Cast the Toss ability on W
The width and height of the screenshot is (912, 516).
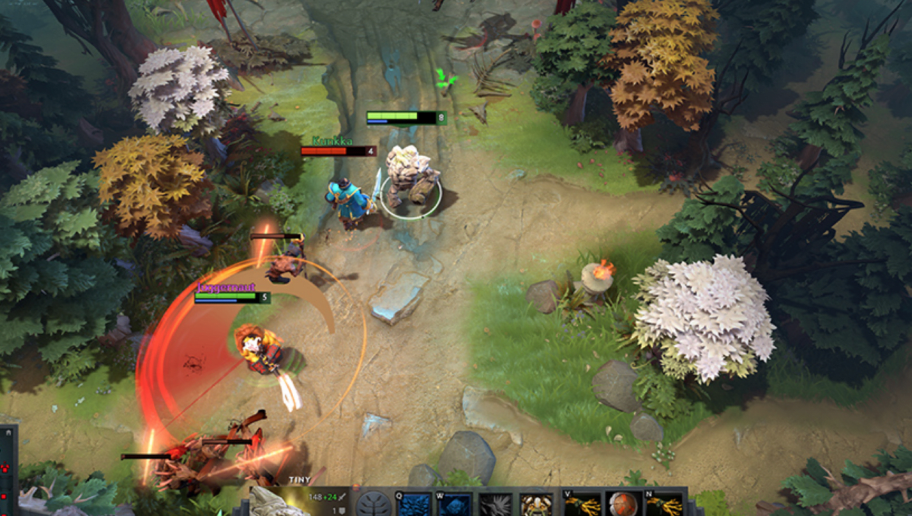(x=455, y=505)
